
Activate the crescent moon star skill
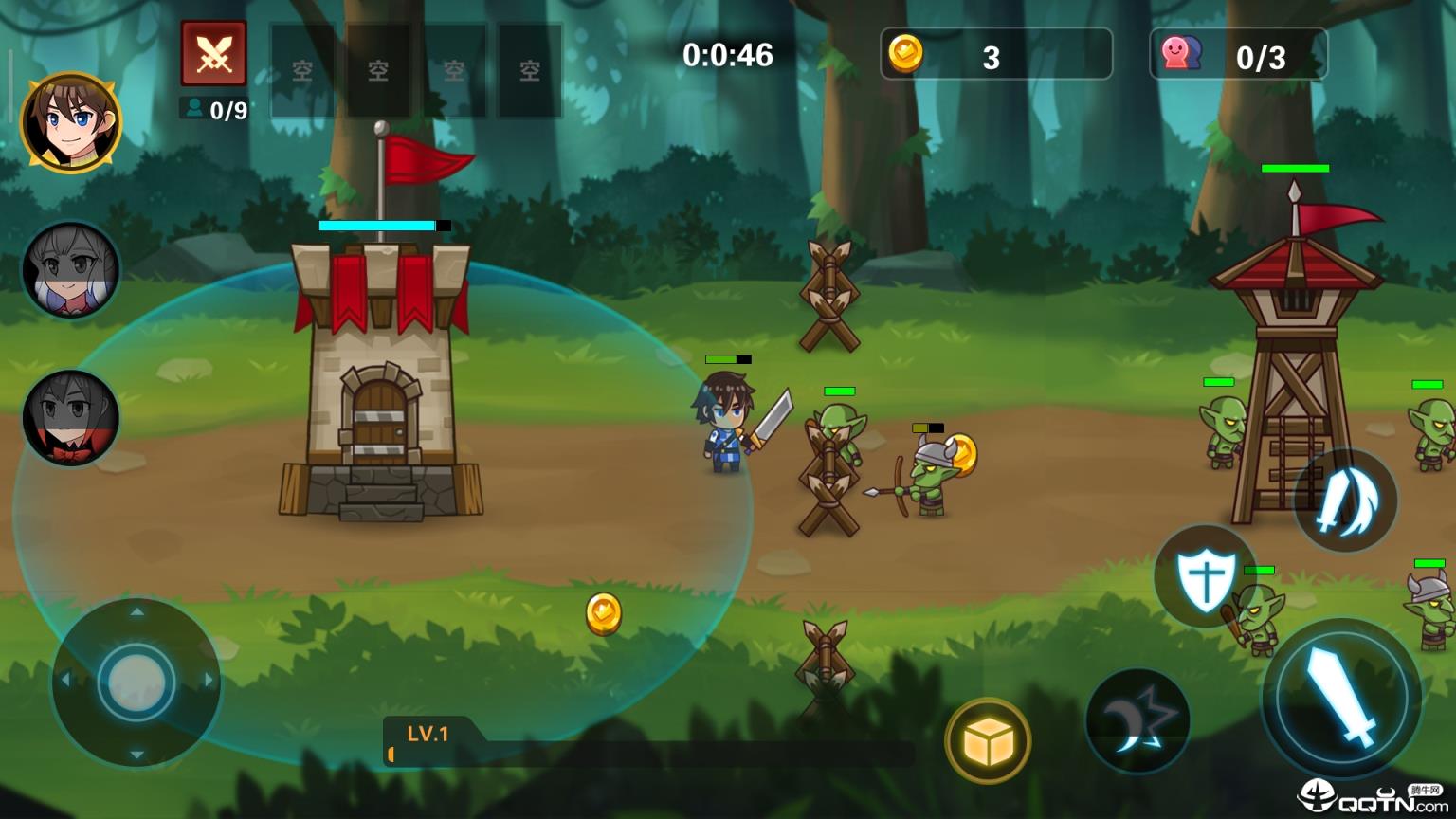point(1137,720)
